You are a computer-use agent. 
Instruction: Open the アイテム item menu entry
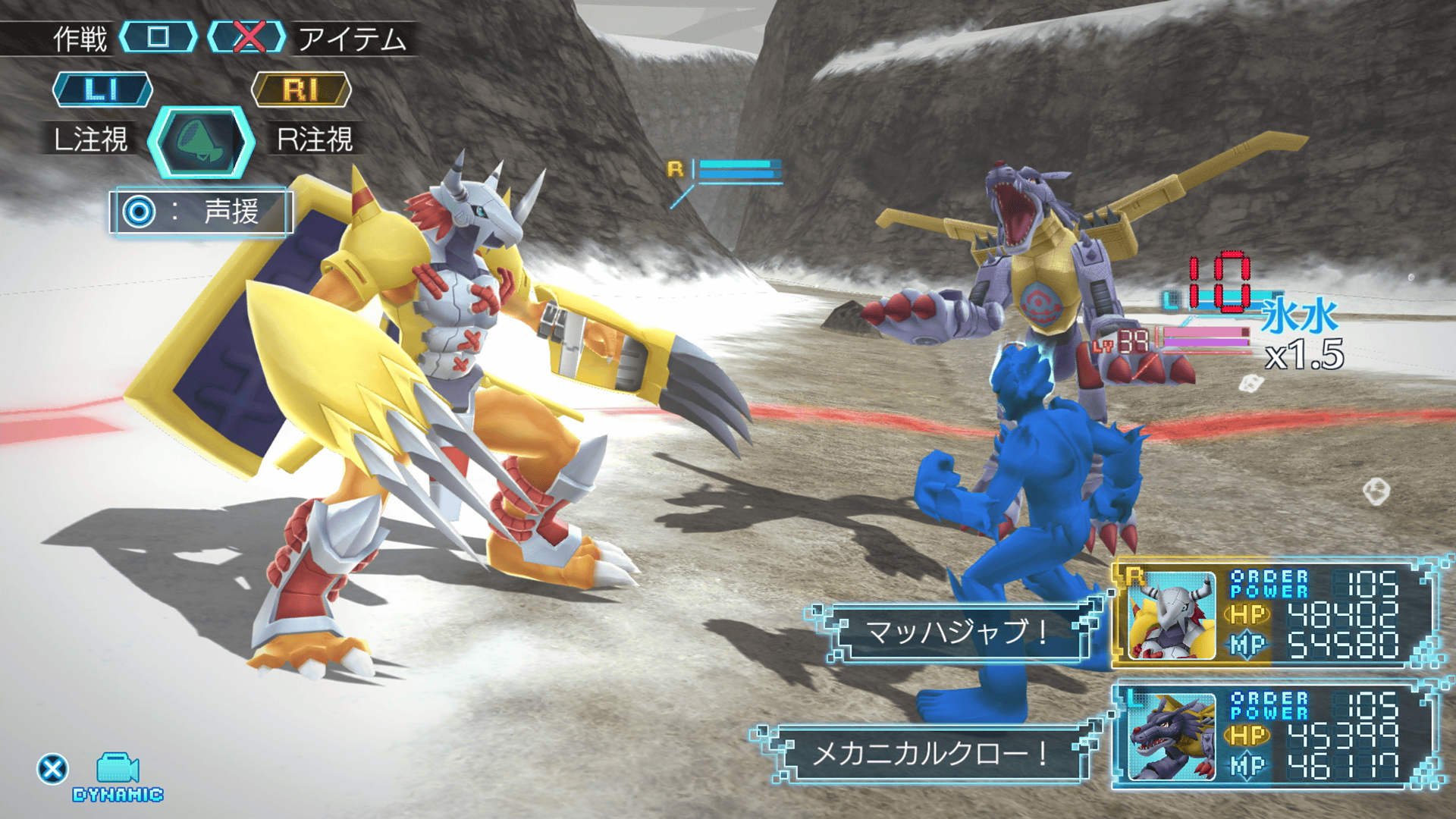(353, 36)
